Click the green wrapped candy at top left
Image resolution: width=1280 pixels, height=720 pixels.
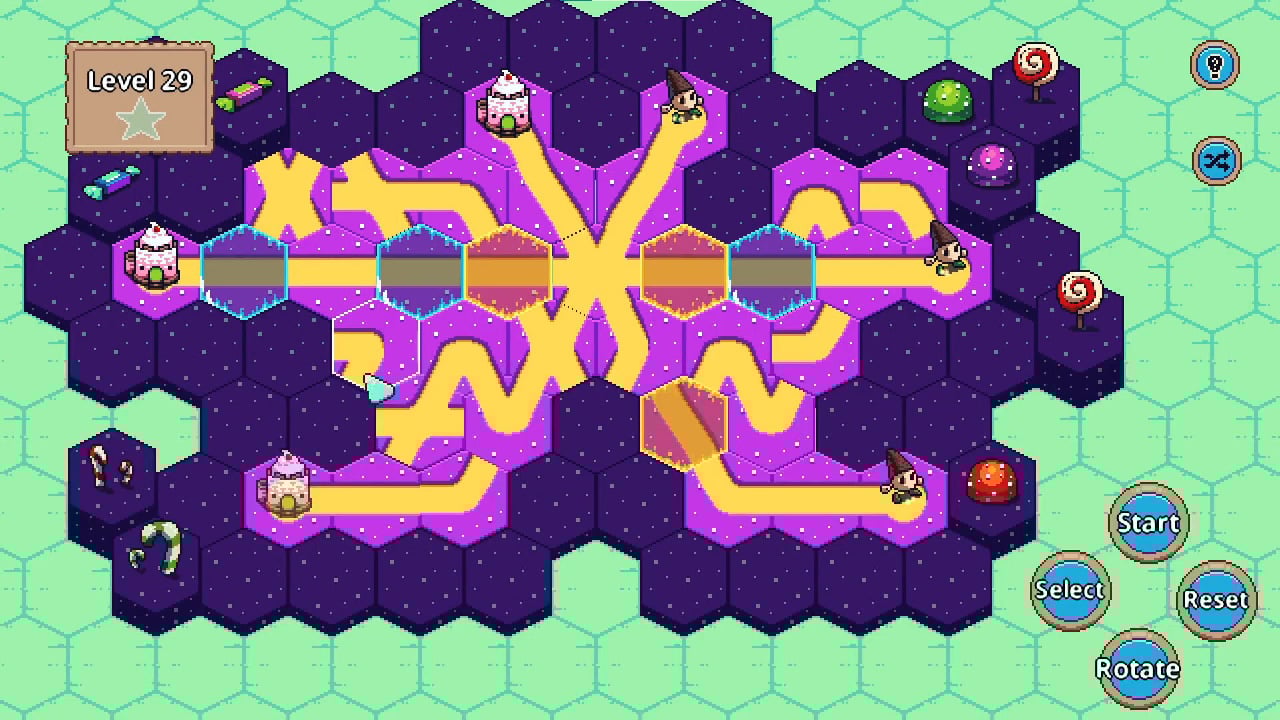(x=243, y=91)
